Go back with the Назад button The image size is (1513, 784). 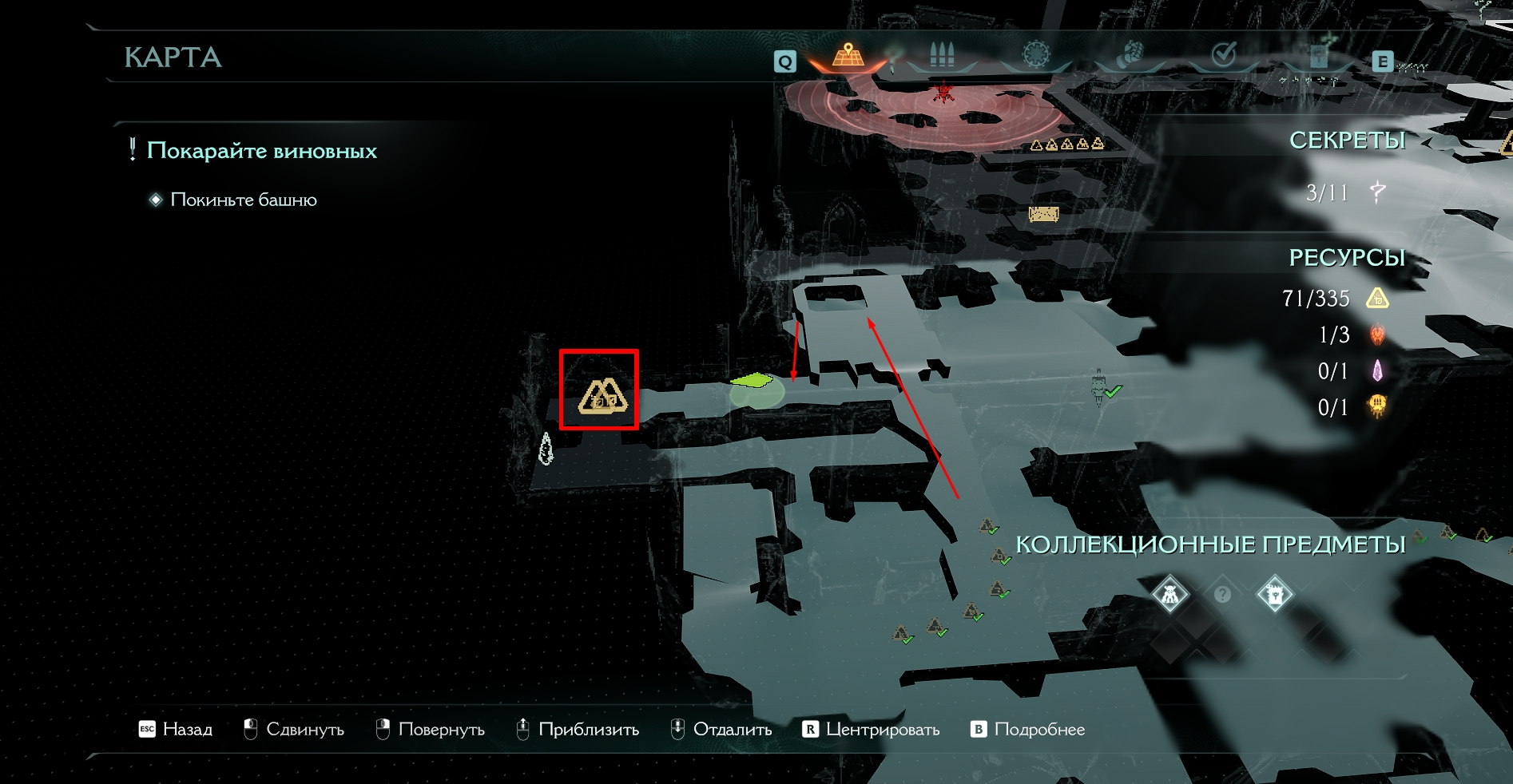point(177,729)
